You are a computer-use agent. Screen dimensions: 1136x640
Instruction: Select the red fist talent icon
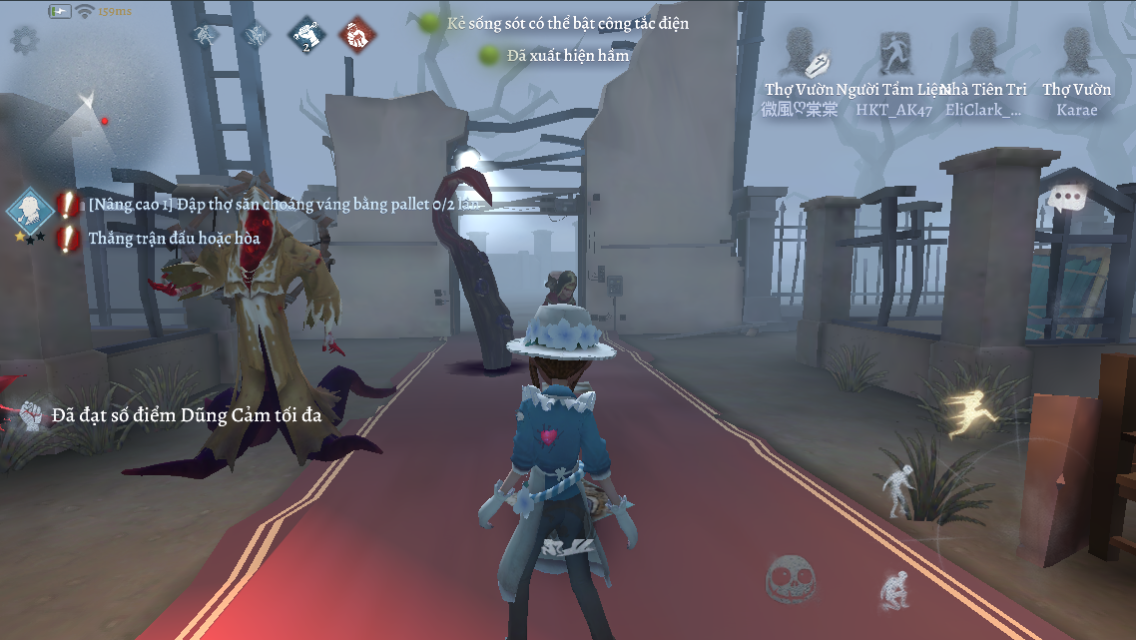coord(357,36)
